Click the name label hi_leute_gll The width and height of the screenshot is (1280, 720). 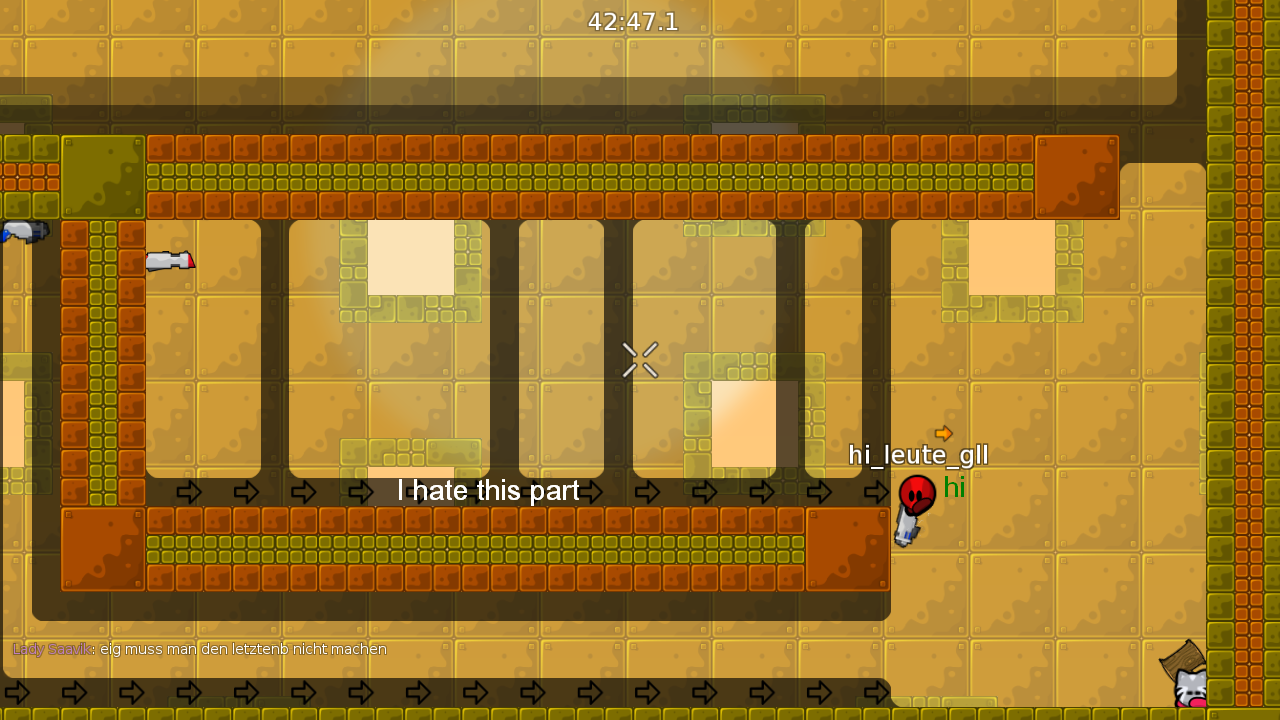pos(917,455)
